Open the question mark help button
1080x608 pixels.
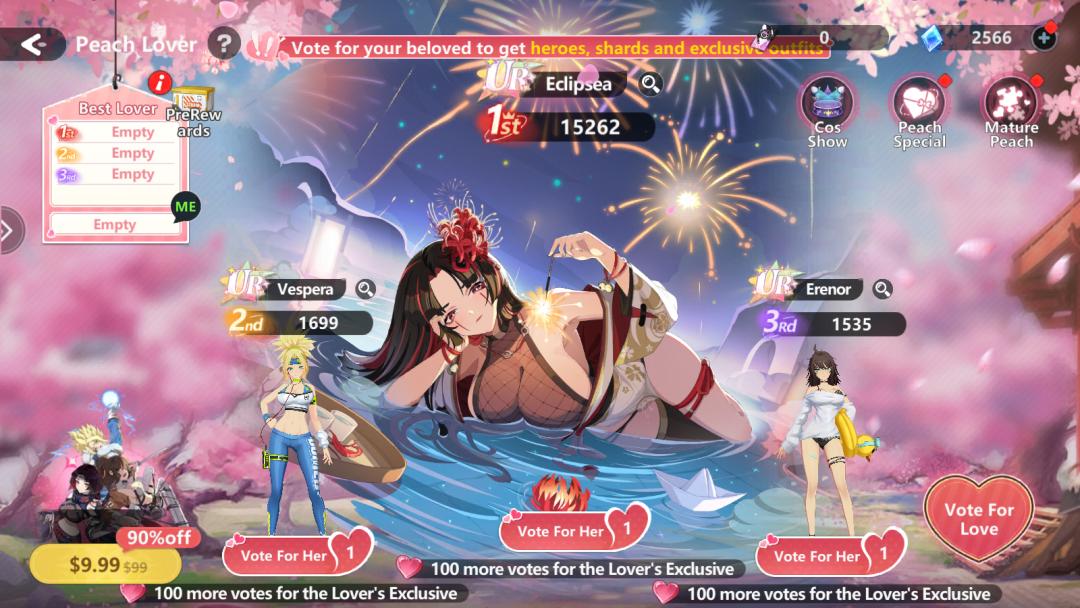pyautogui.click(x=224, y=44)
